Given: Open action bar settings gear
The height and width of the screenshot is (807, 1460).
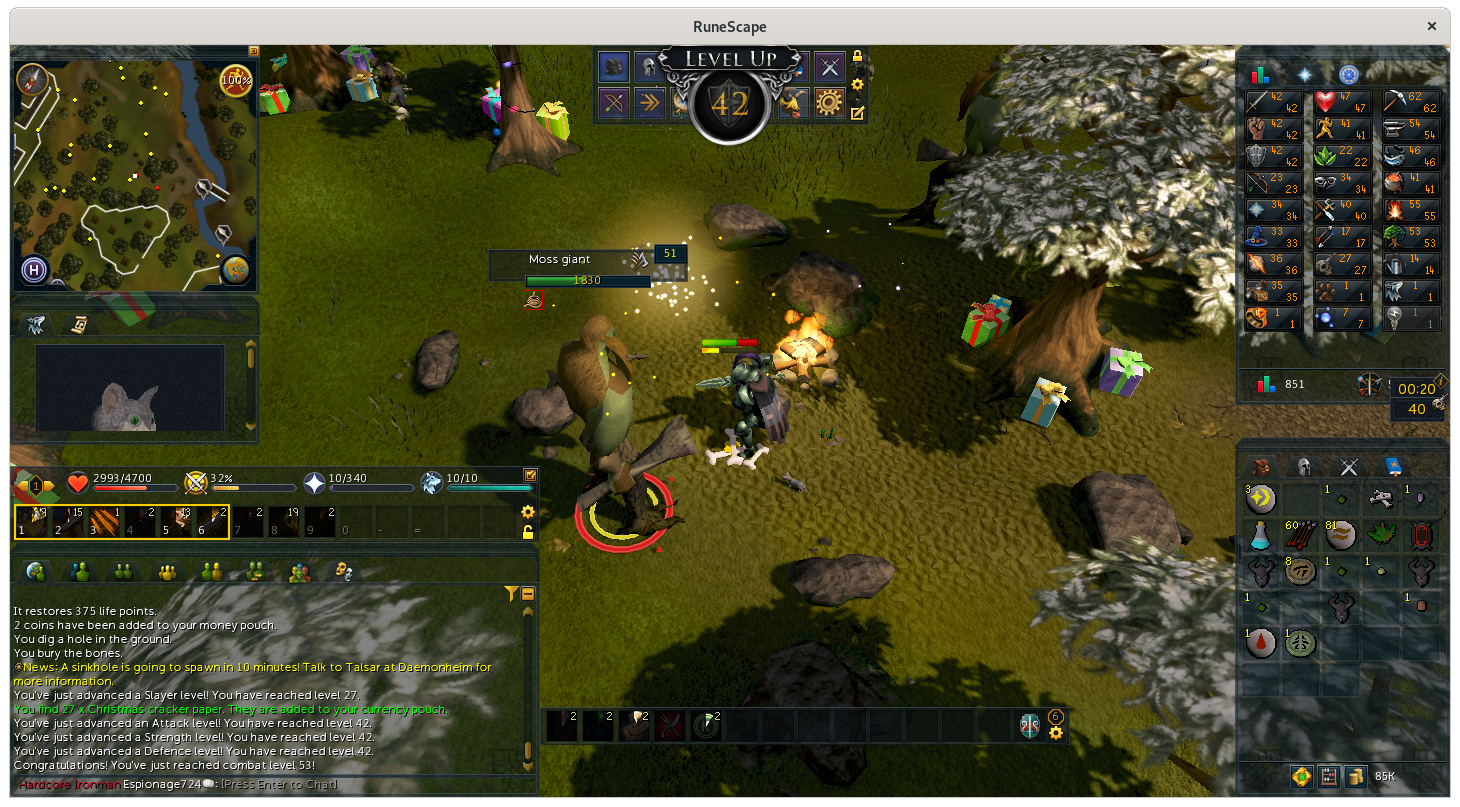Looking at the screenshot, I should coord(528,512).
